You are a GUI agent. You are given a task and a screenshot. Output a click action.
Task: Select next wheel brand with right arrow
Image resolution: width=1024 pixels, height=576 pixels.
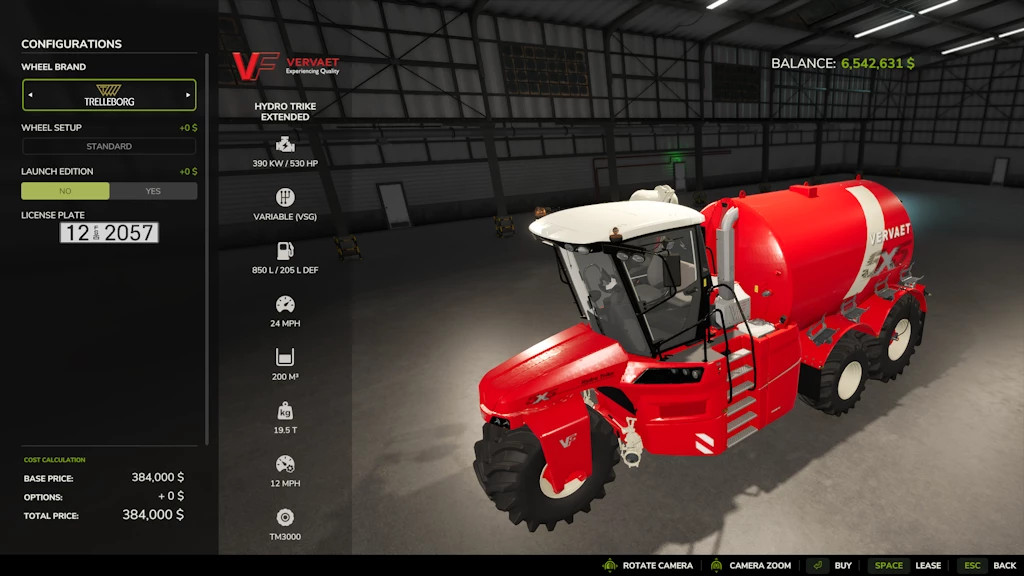pyautogui.click(x=188, y=95)
